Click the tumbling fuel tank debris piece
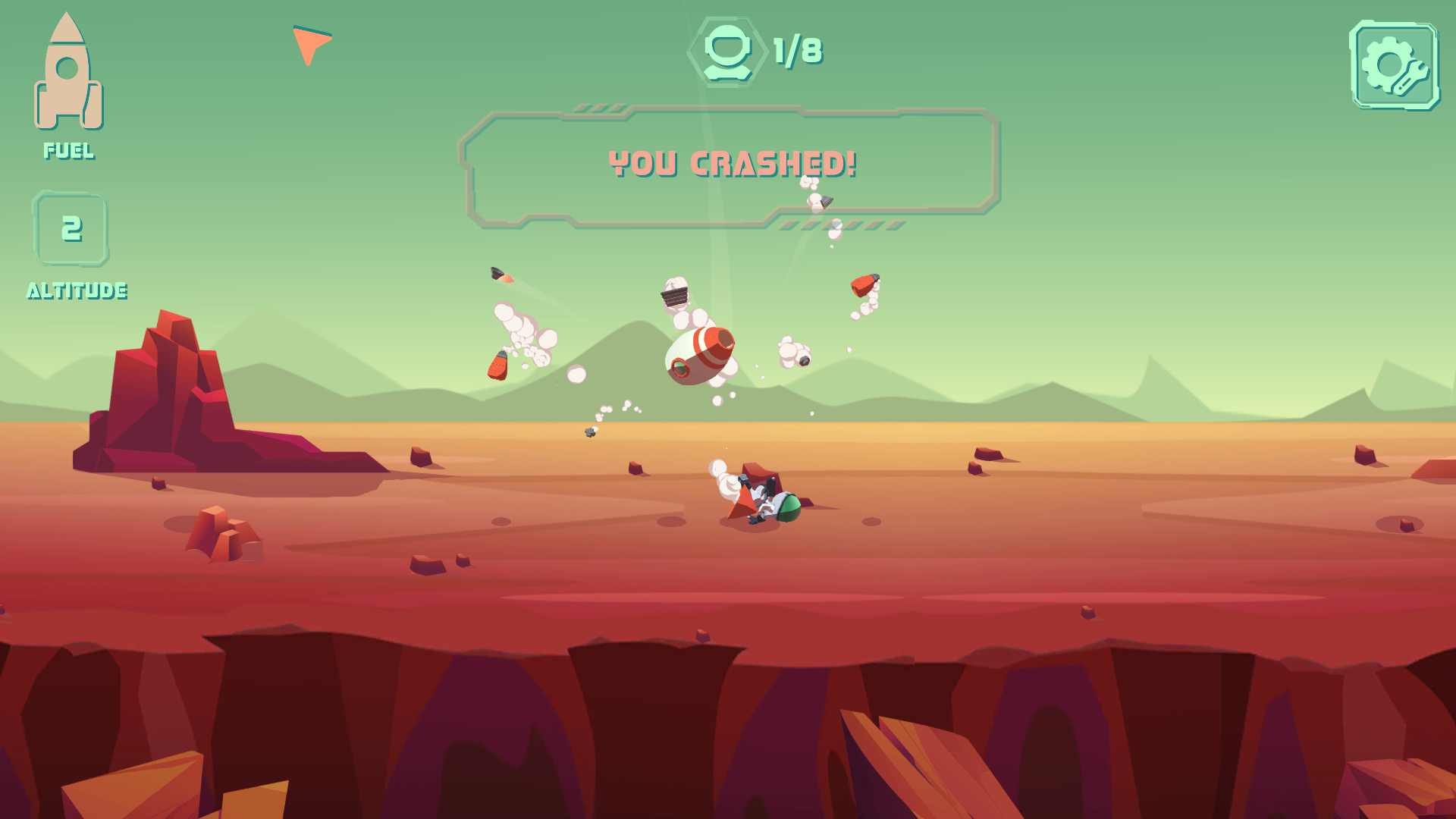 [497, 366]
